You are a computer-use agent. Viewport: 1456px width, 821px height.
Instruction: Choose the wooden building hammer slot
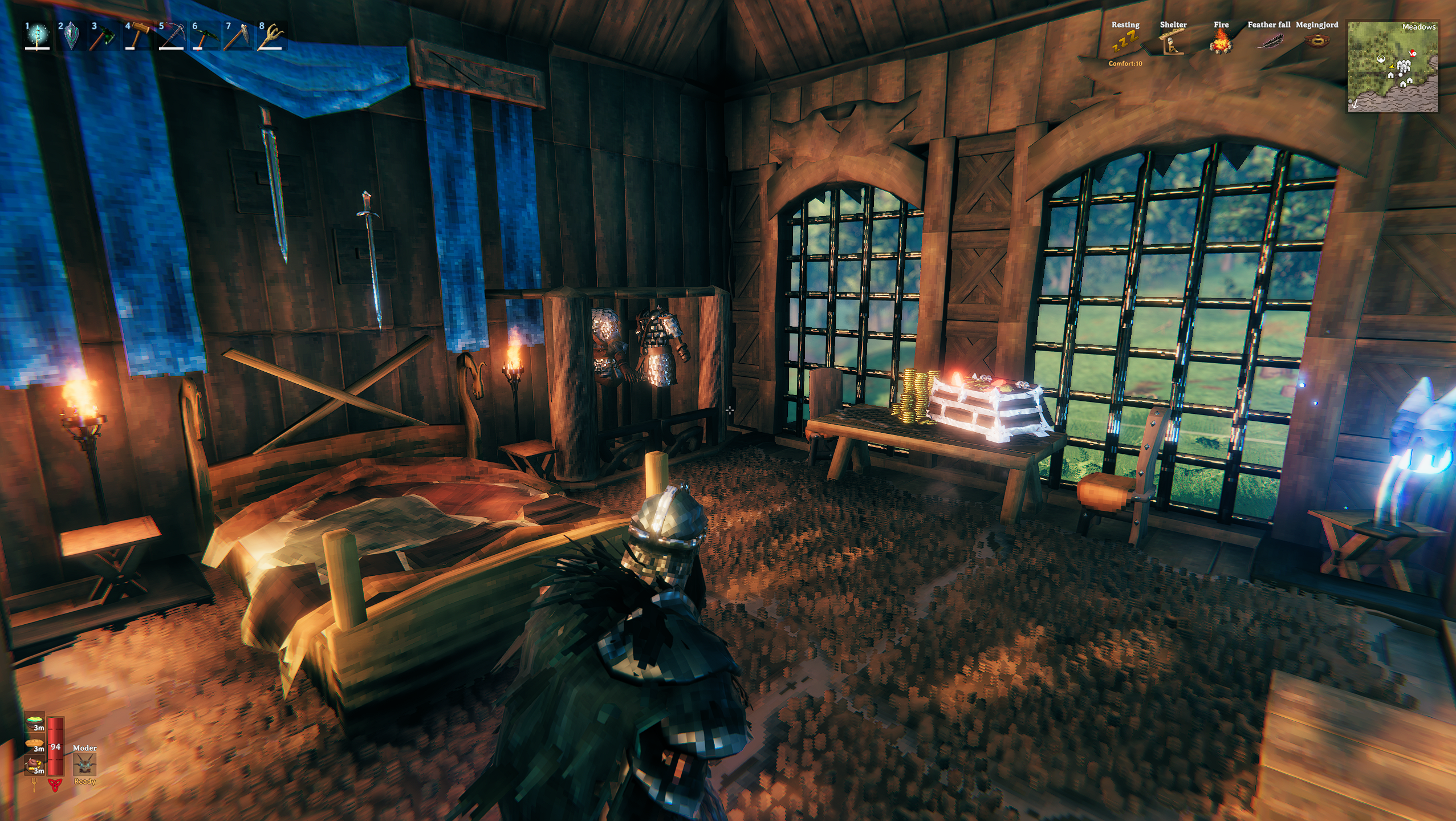click(x=138, y=36)
